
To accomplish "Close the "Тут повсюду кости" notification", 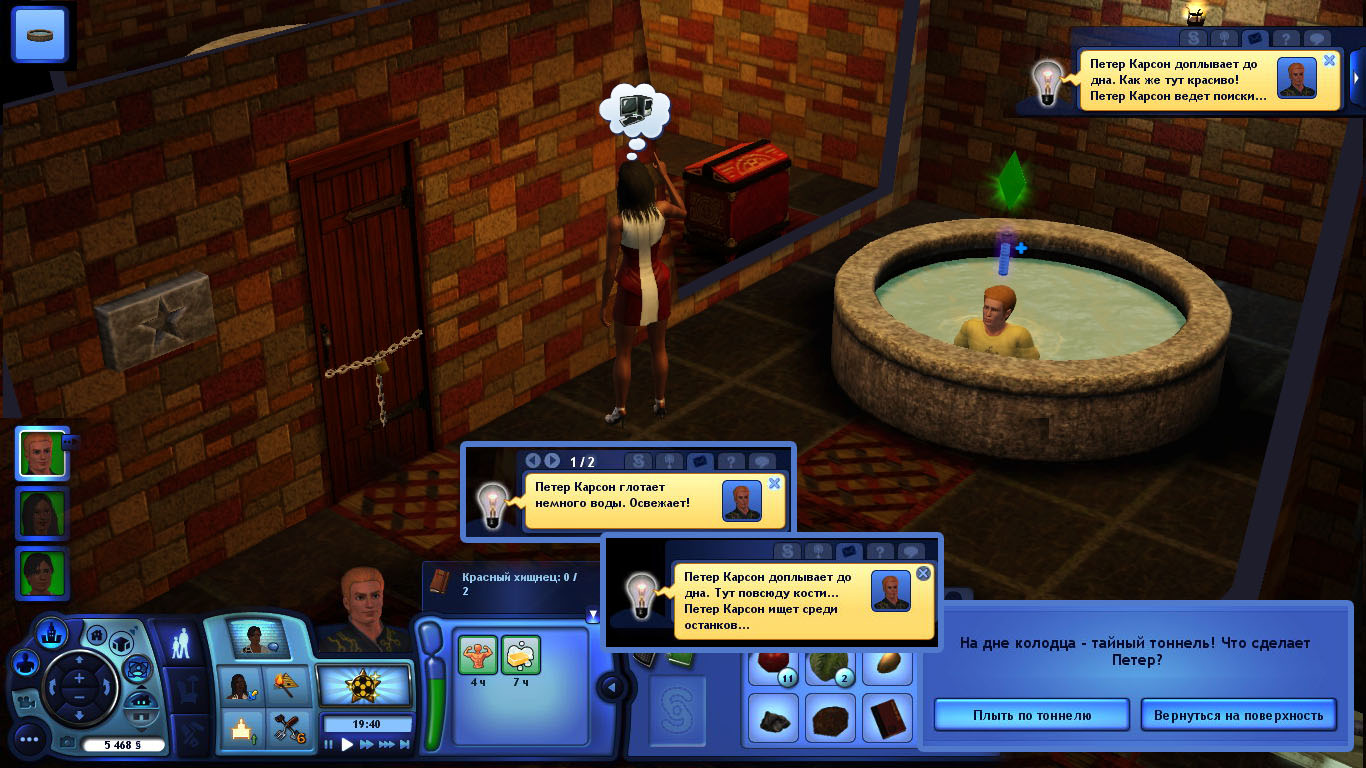I will [x=923, y=573].
